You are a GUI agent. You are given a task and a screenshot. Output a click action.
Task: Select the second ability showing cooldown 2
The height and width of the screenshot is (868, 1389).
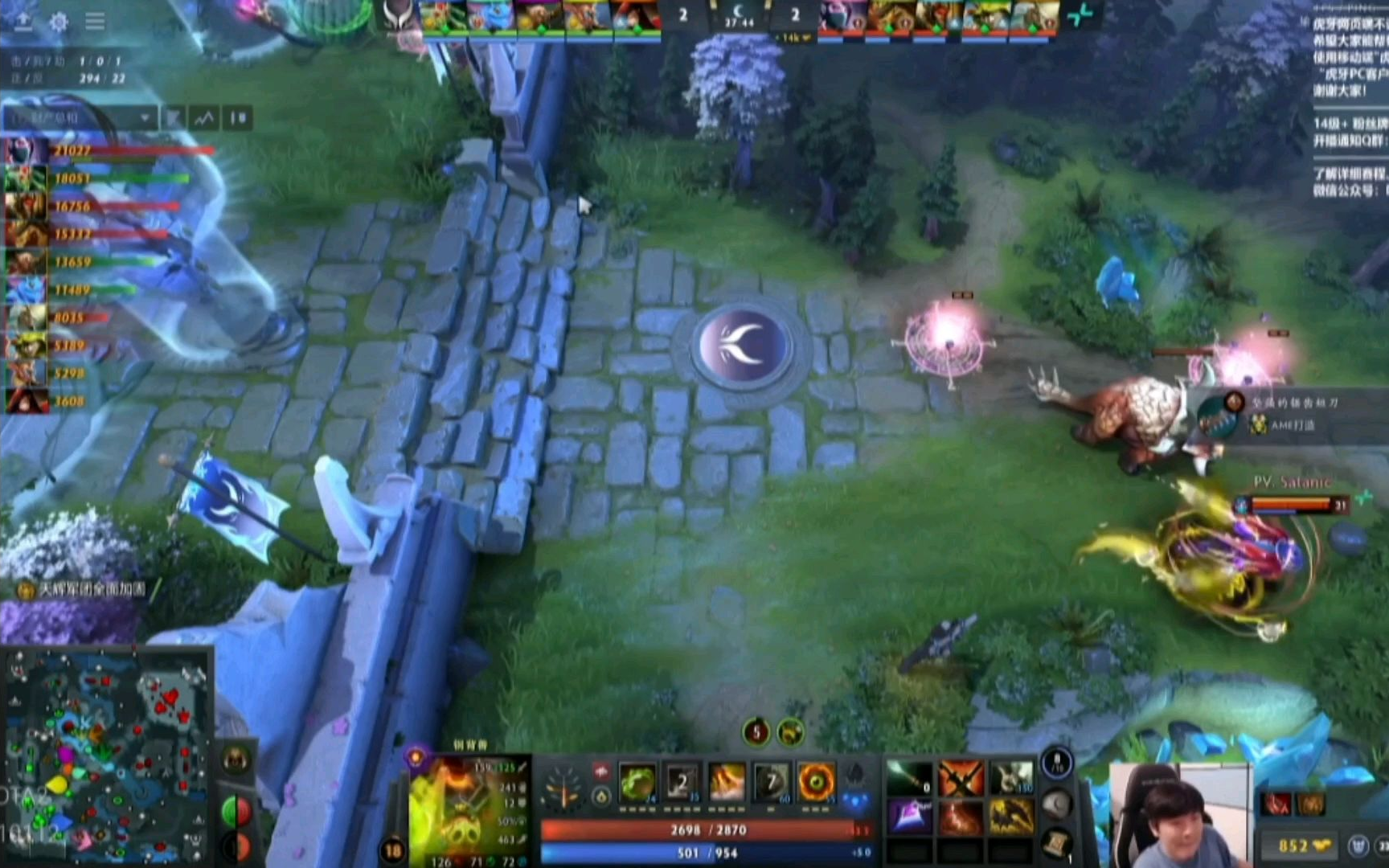(682, 782)
